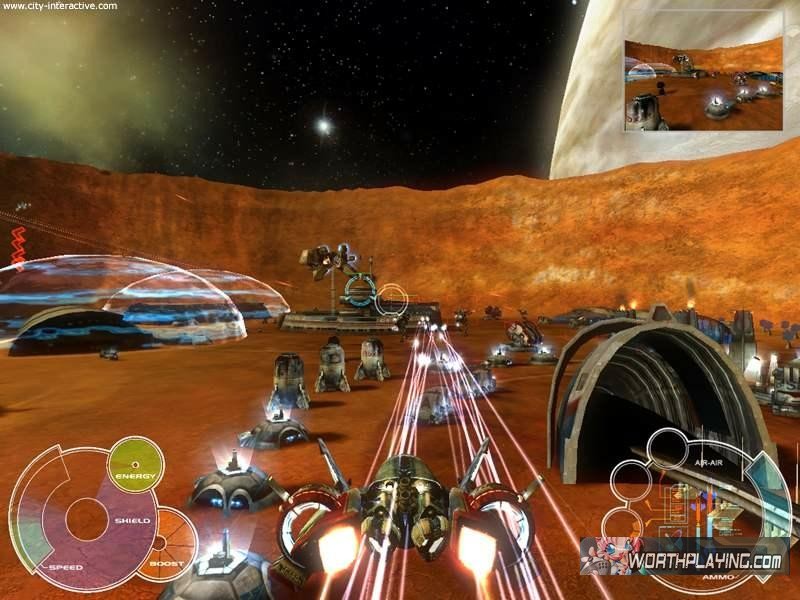Select the AIR-AIR weapon mode label

tap(706, 464)
